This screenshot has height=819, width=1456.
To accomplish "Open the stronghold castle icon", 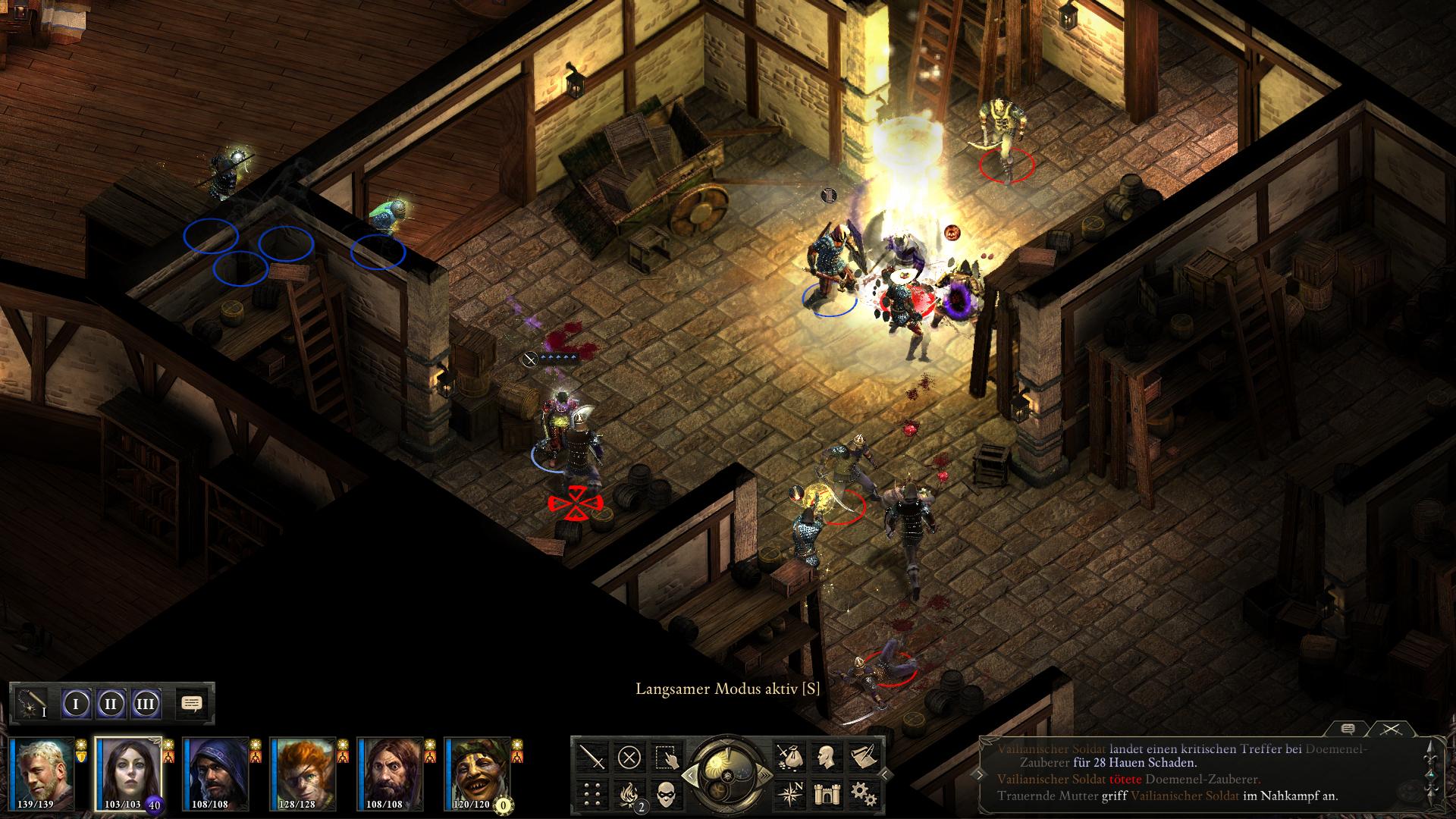I will click(x=826, y=793).
